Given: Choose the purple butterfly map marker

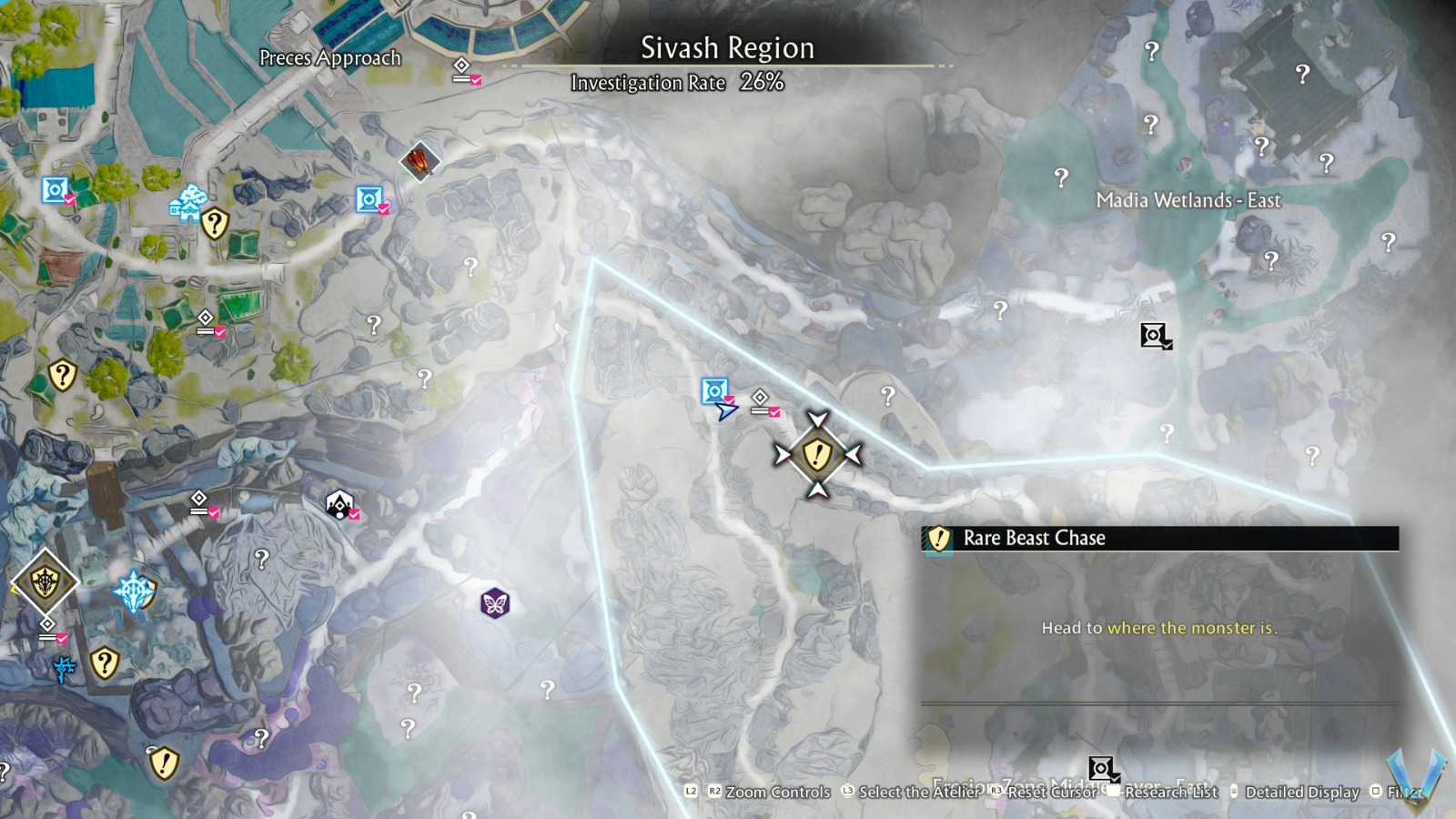Looking at the screenshot, I should pyautogui.click(x=495, y=602).
